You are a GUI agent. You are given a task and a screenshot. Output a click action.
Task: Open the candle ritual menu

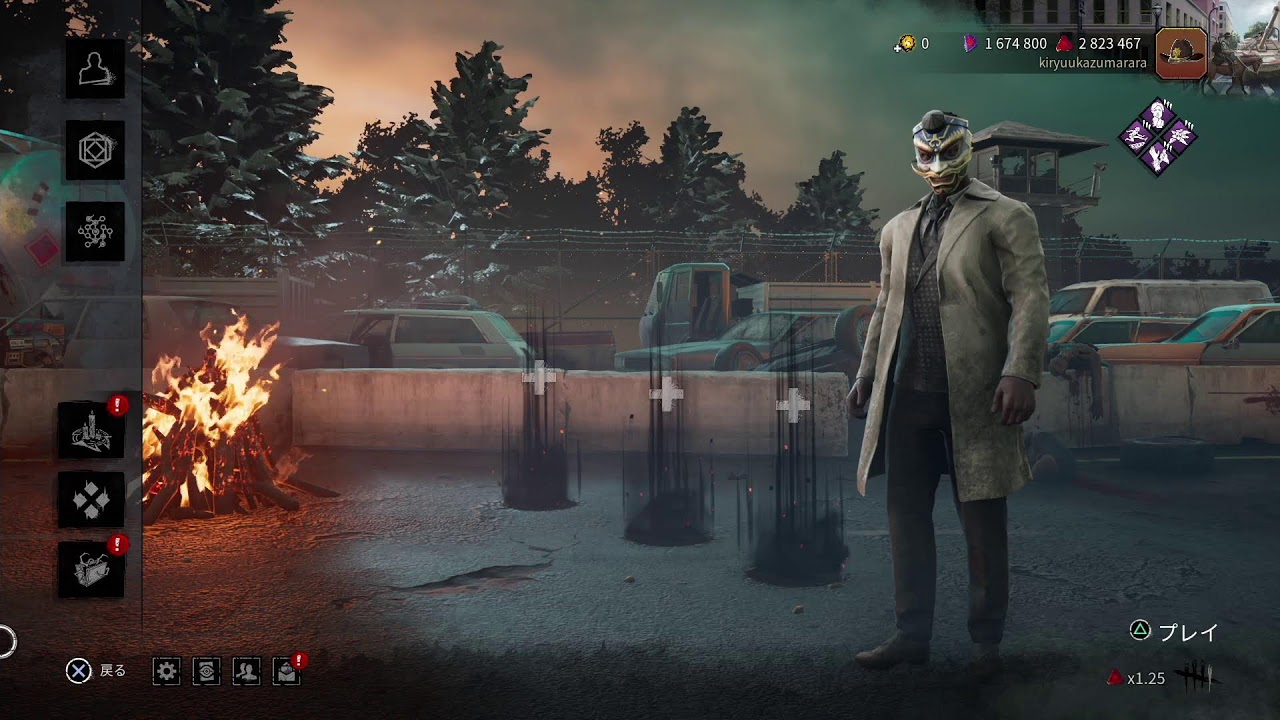point(91,430)
